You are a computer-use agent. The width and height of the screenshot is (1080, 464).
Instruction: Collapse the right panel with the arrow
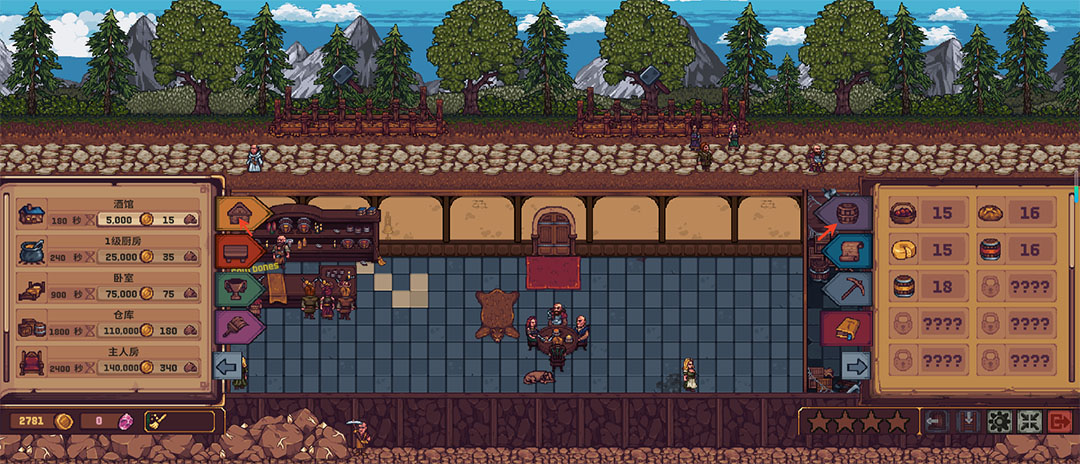855,365
